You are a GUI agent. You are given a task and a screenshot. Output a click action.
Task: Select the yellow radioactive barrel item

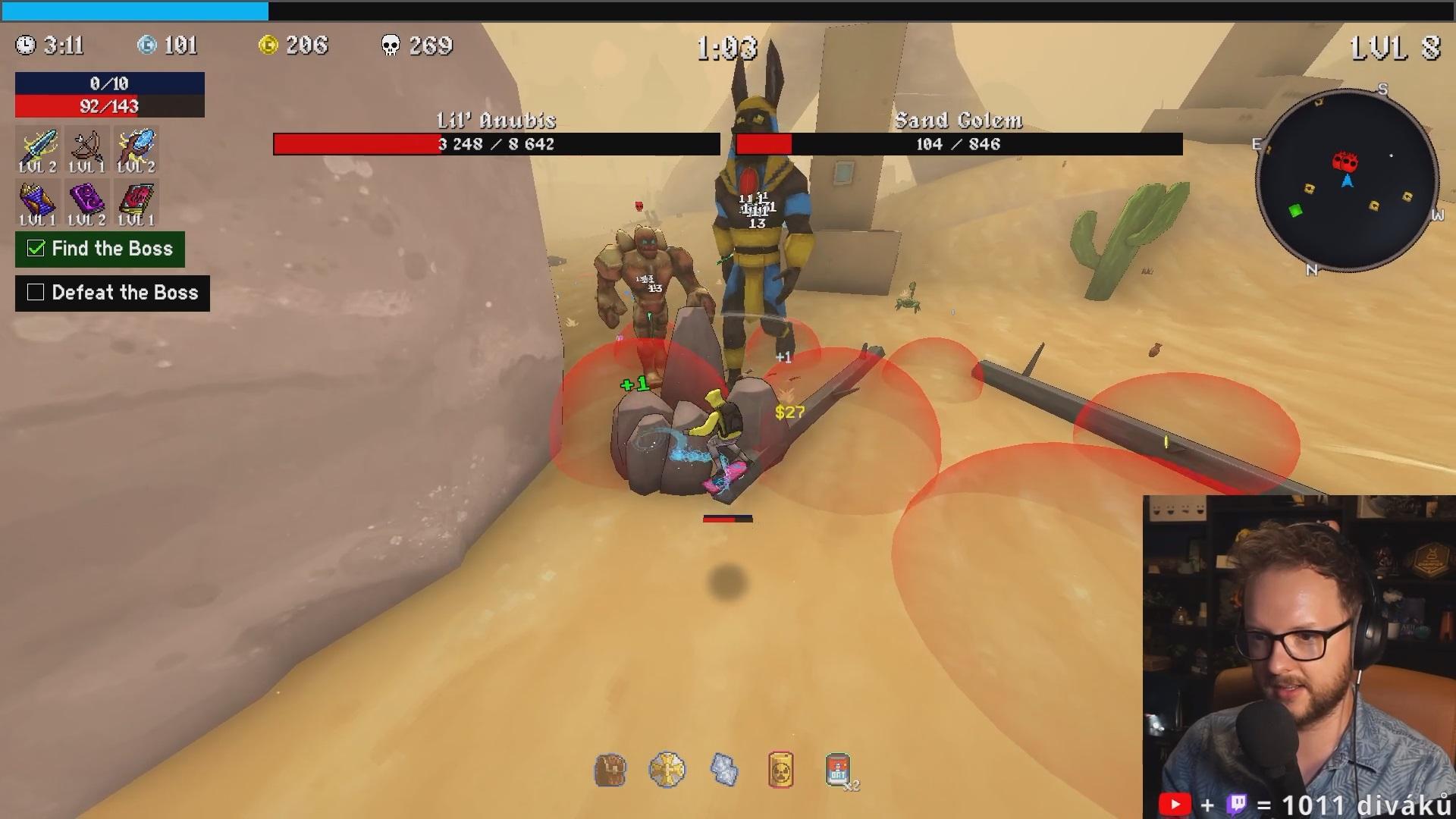coord(780,770)
